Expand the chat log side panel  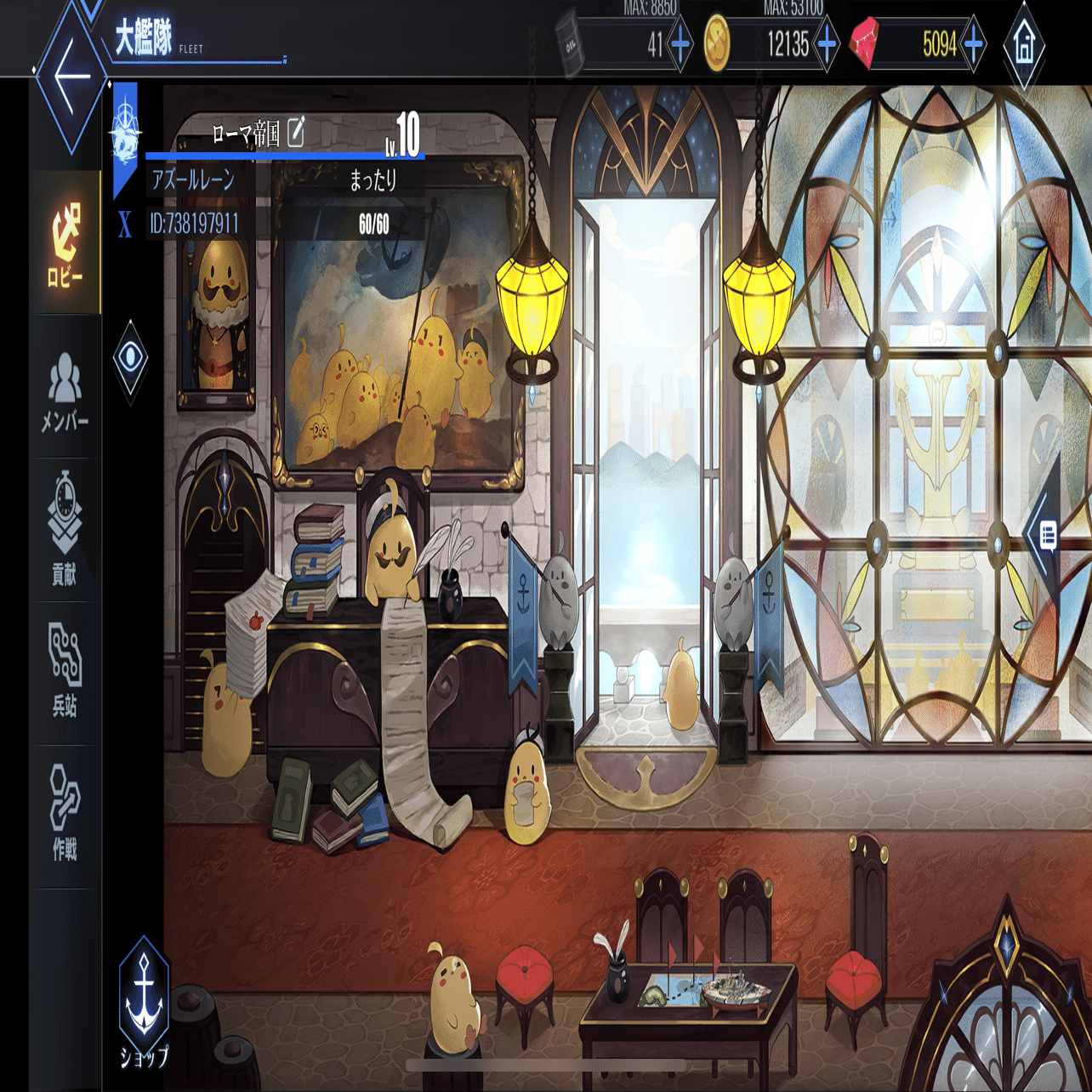pyautogui.click(x=1047, y=536)
